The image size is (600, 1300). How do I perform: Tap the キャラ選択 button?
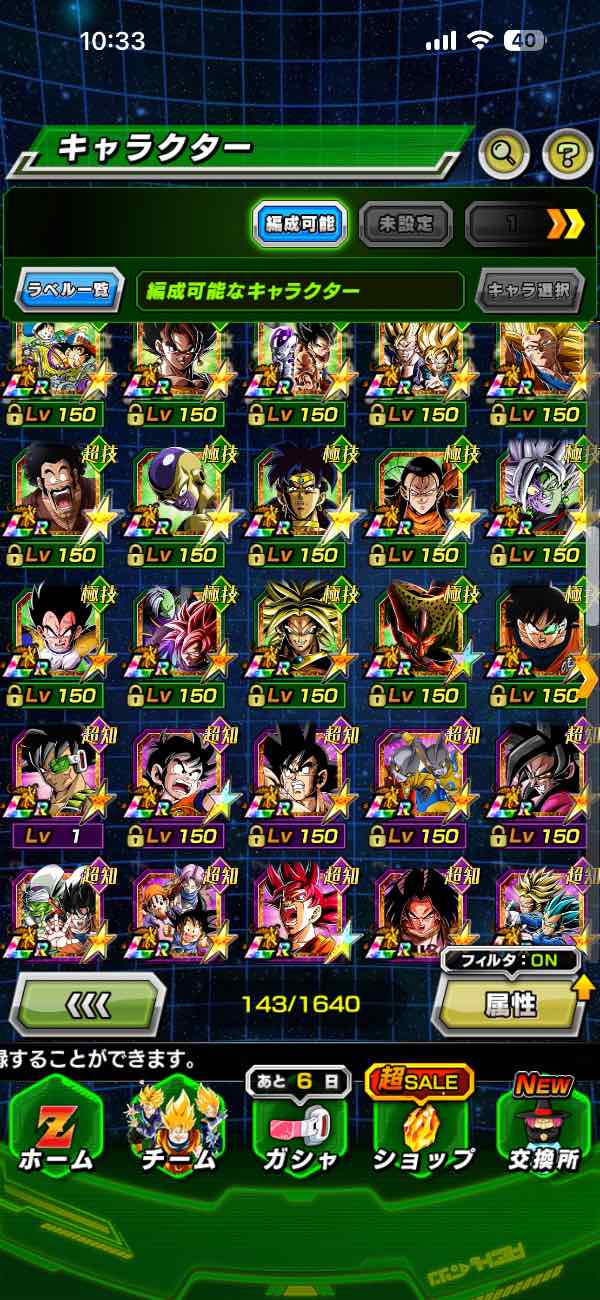click(529, 291)
